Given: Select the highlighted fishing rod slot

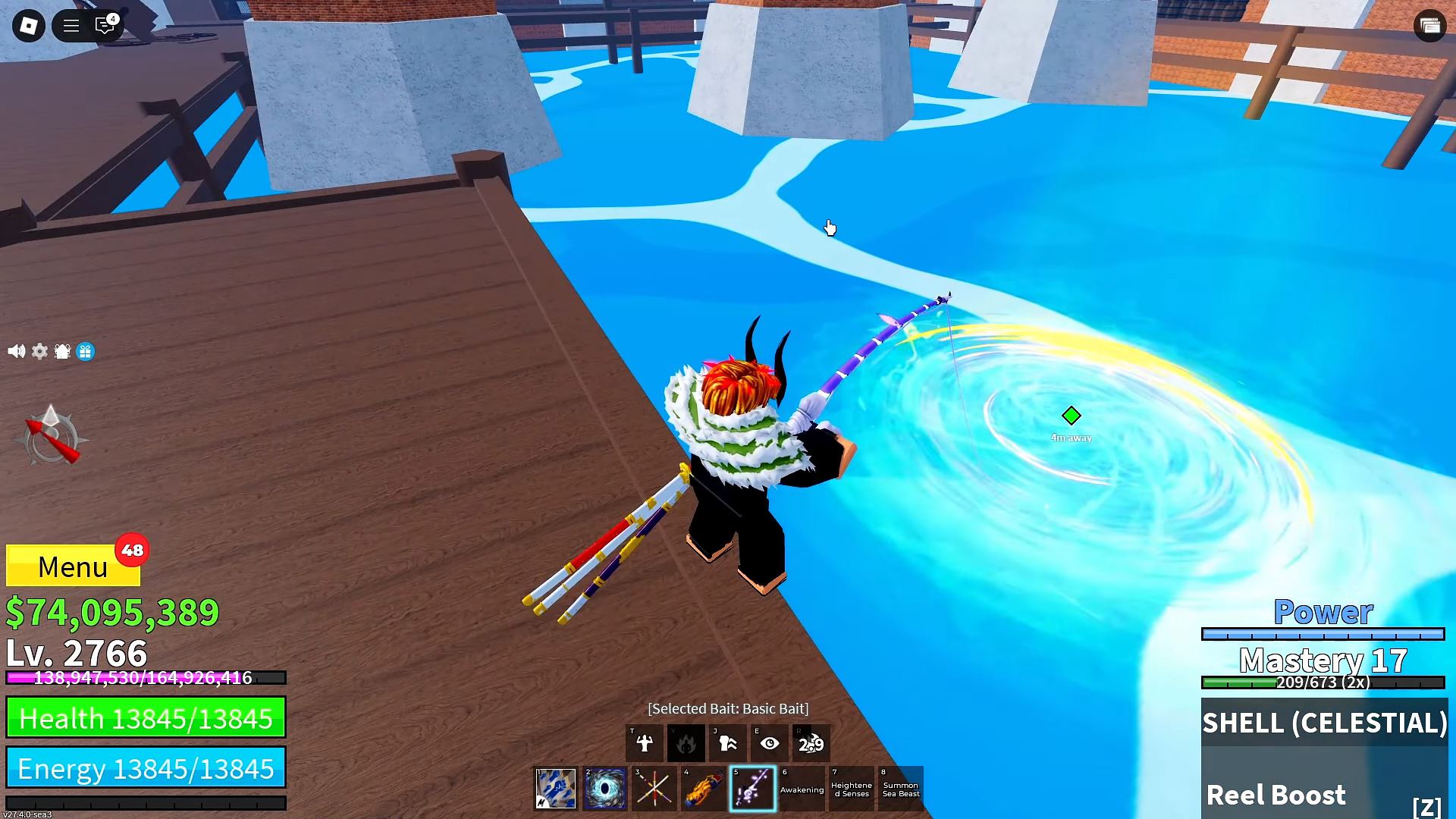Looking at the screenshot, I should click(752, 789).
